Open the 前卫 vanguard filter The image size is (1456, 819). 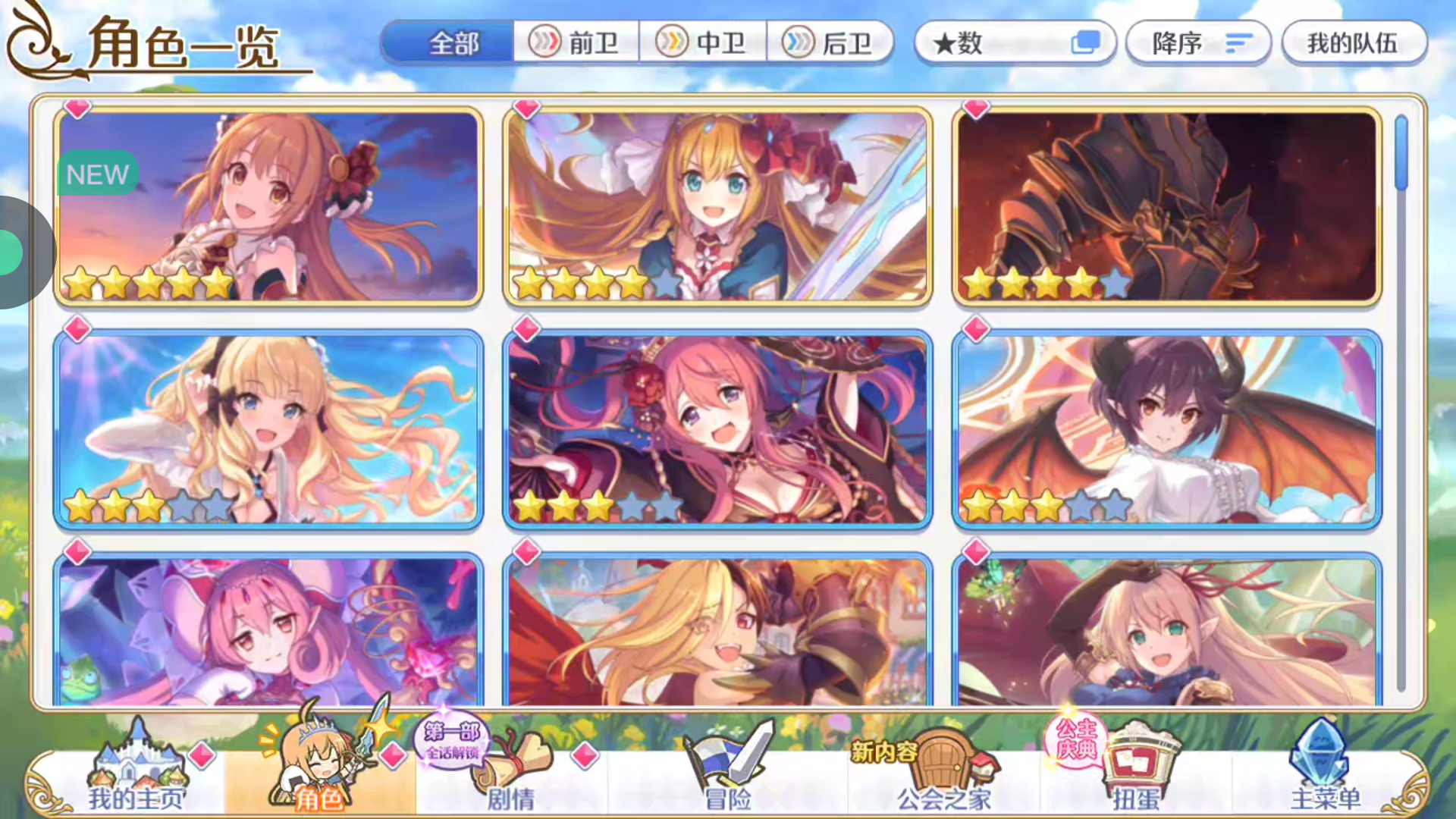576,43
